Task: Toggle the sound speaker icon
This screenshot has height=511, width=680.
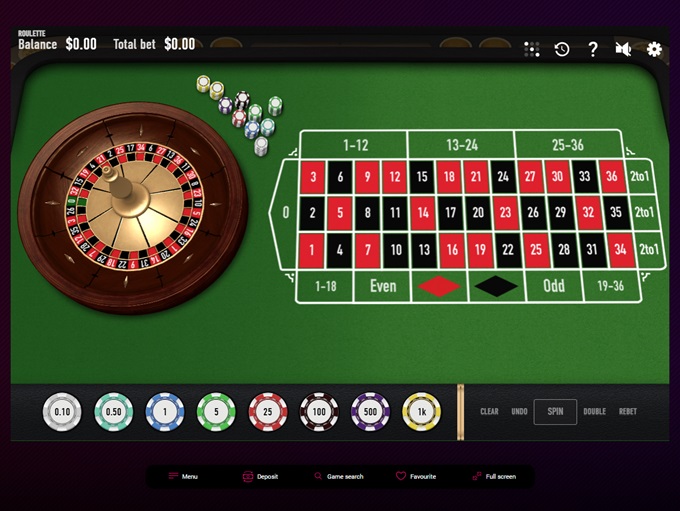Action: coord(623,49)
